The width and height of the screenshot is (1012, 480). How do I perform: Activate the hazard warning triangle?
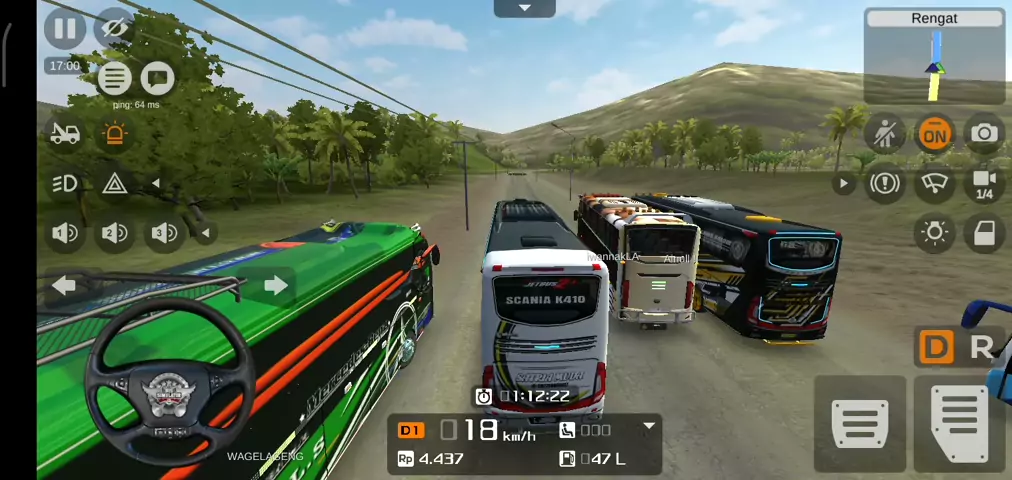[x=115, y=183]
